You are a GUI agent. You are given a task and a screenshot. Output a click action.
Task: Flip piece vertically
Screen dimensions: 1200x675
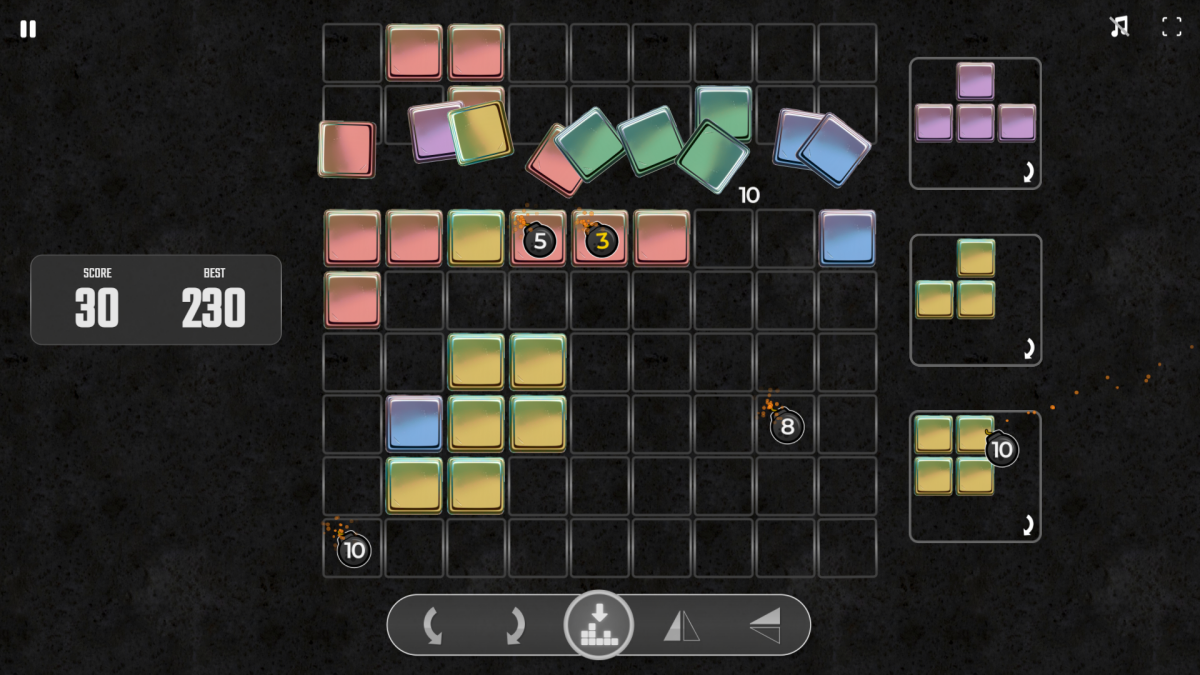tap(765, 627)
